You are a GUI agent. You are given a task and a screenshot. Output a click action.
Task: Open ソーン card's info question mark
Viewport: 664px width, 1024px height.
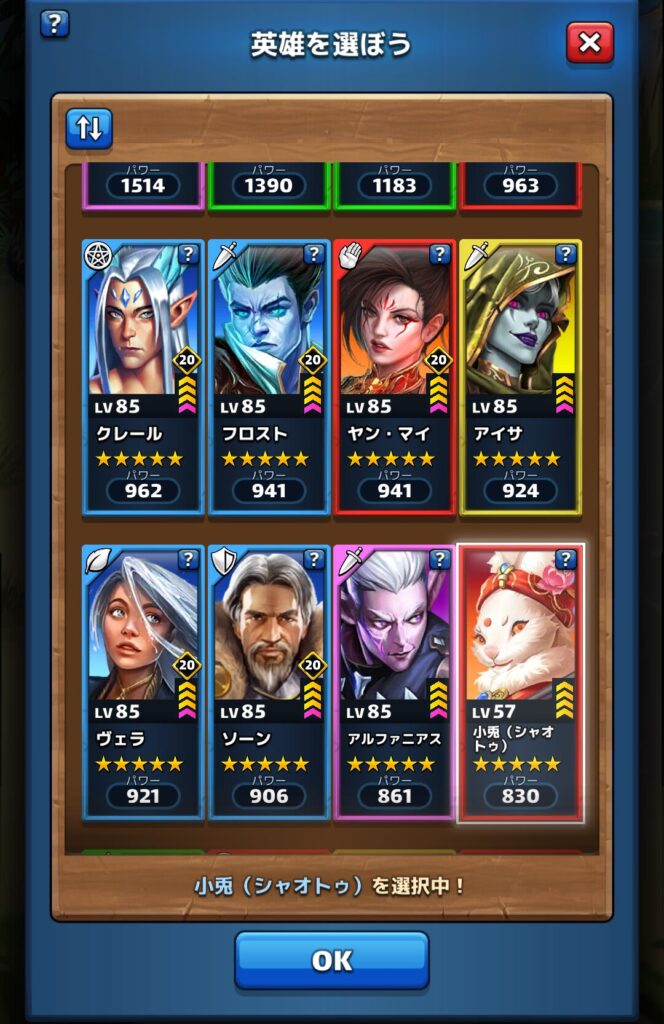point(314,559)
